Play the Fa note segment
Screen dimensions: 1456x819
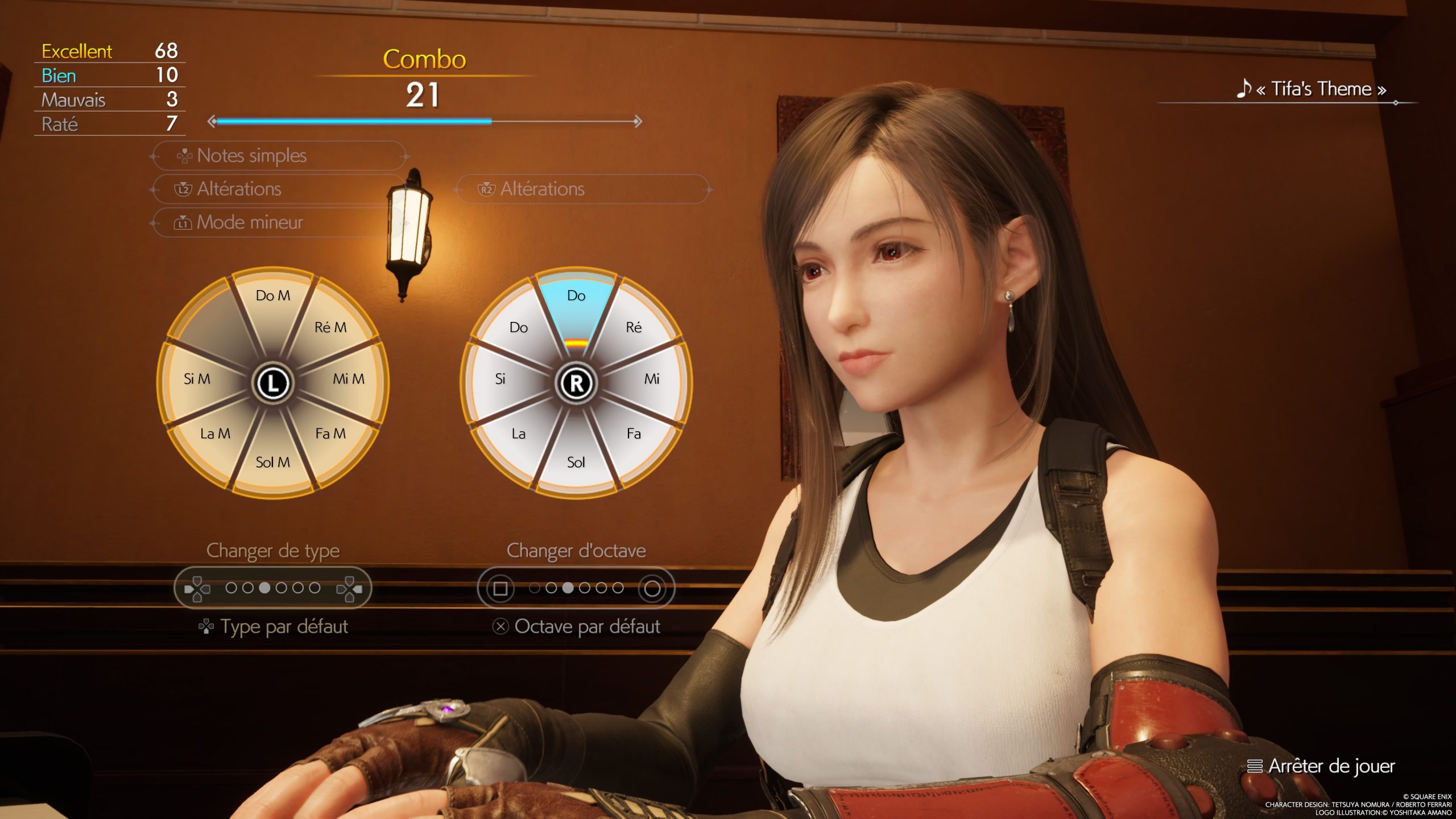[634, 434]
